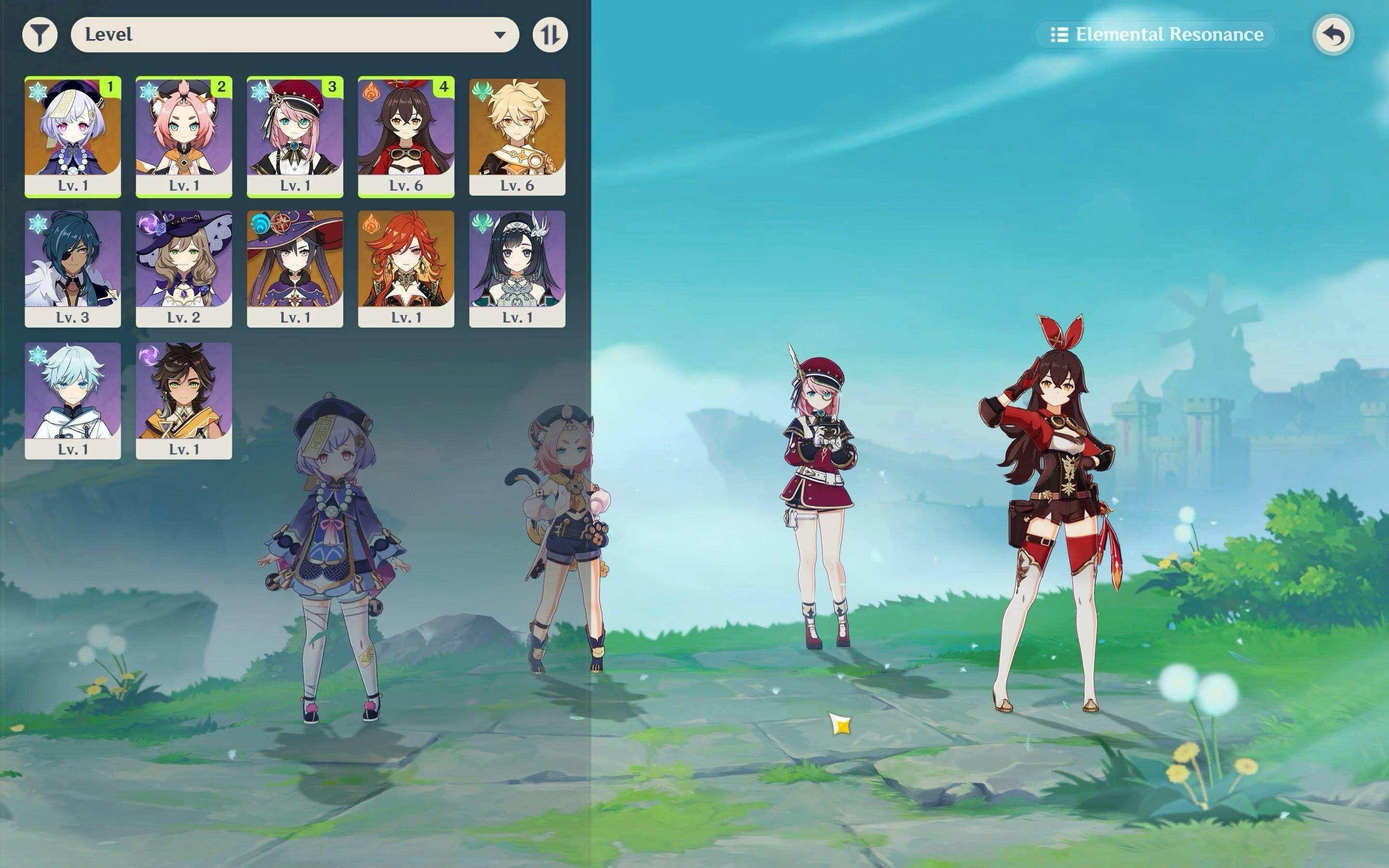Select the red-haired Pyro character card
The height and width of the screenshot is (868, 1389).
tap(406, 269)
